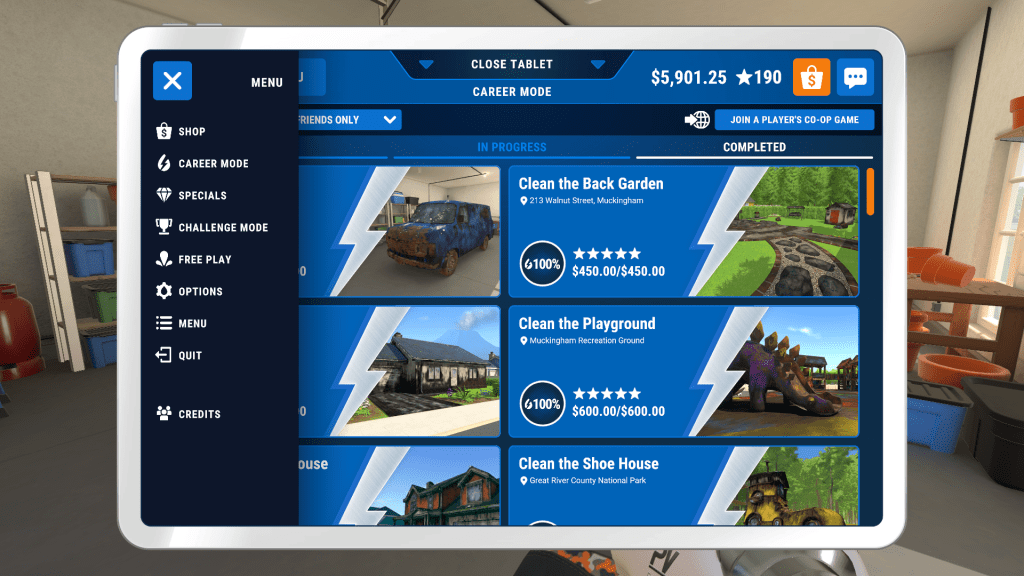
Task: Switch to the Completed tab
Action: (x=754, y=148)
